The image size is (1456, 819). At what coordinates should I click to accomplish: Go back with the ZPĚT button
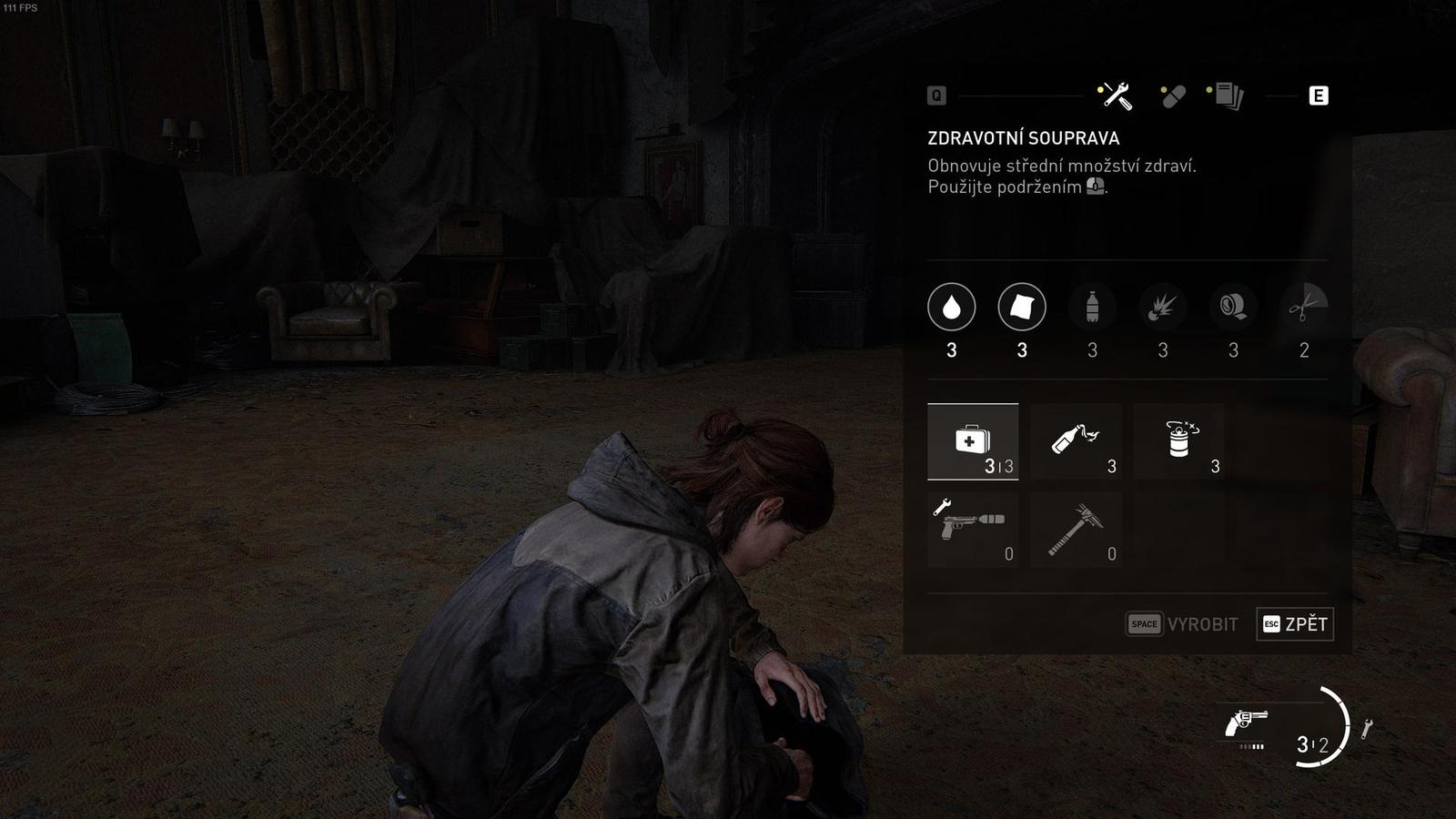(x=1295, y=624)
